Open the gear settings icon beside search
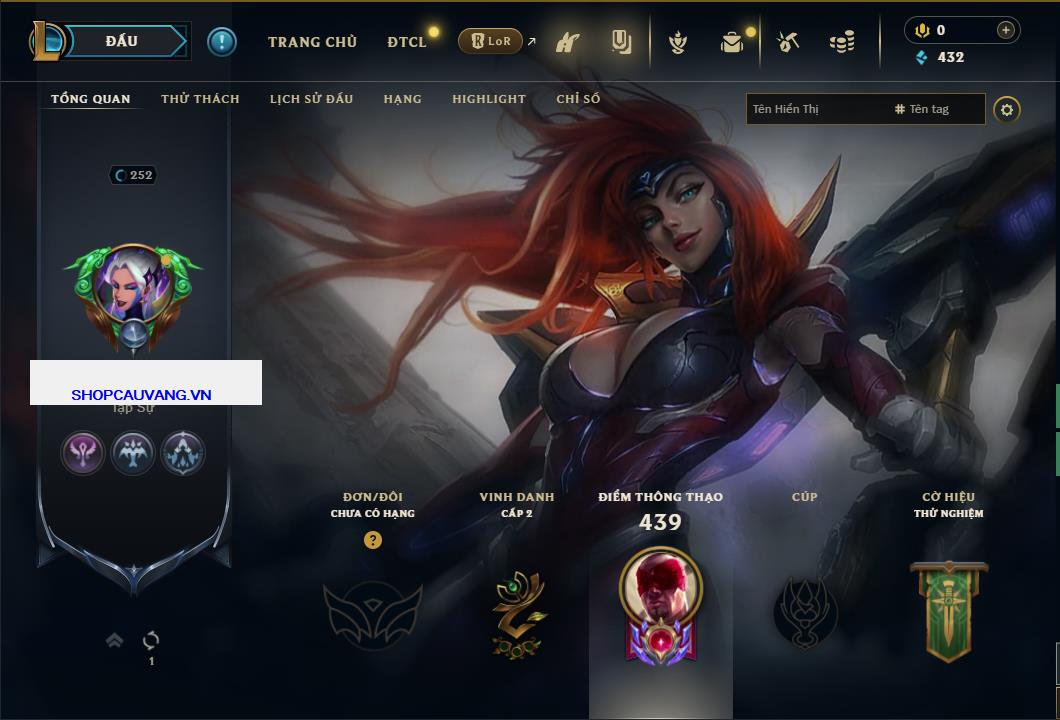The image size is (1060, 720). (1007, 109)
